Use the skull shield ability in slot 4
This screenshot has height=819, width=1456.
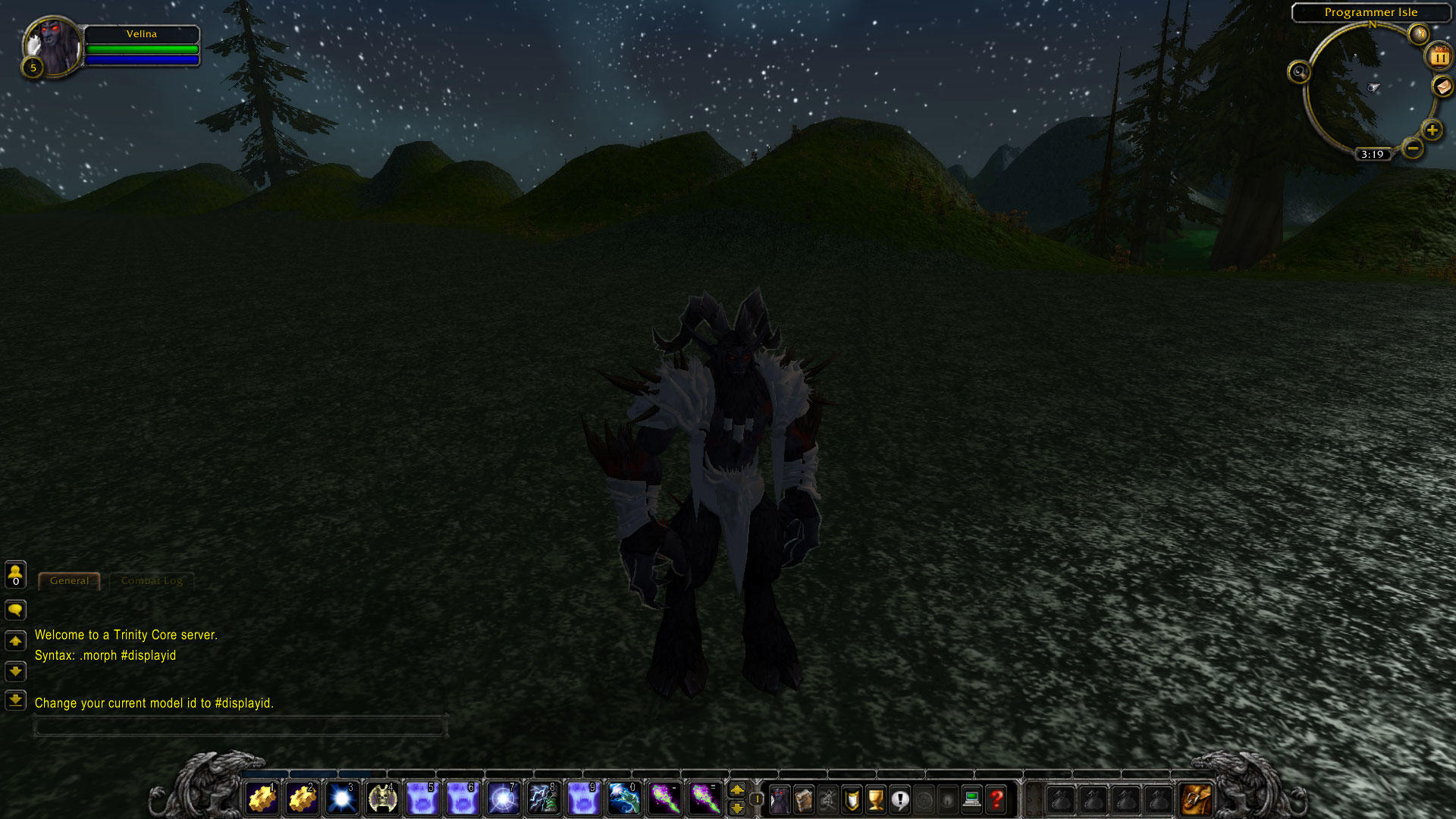tap(382, 799)
